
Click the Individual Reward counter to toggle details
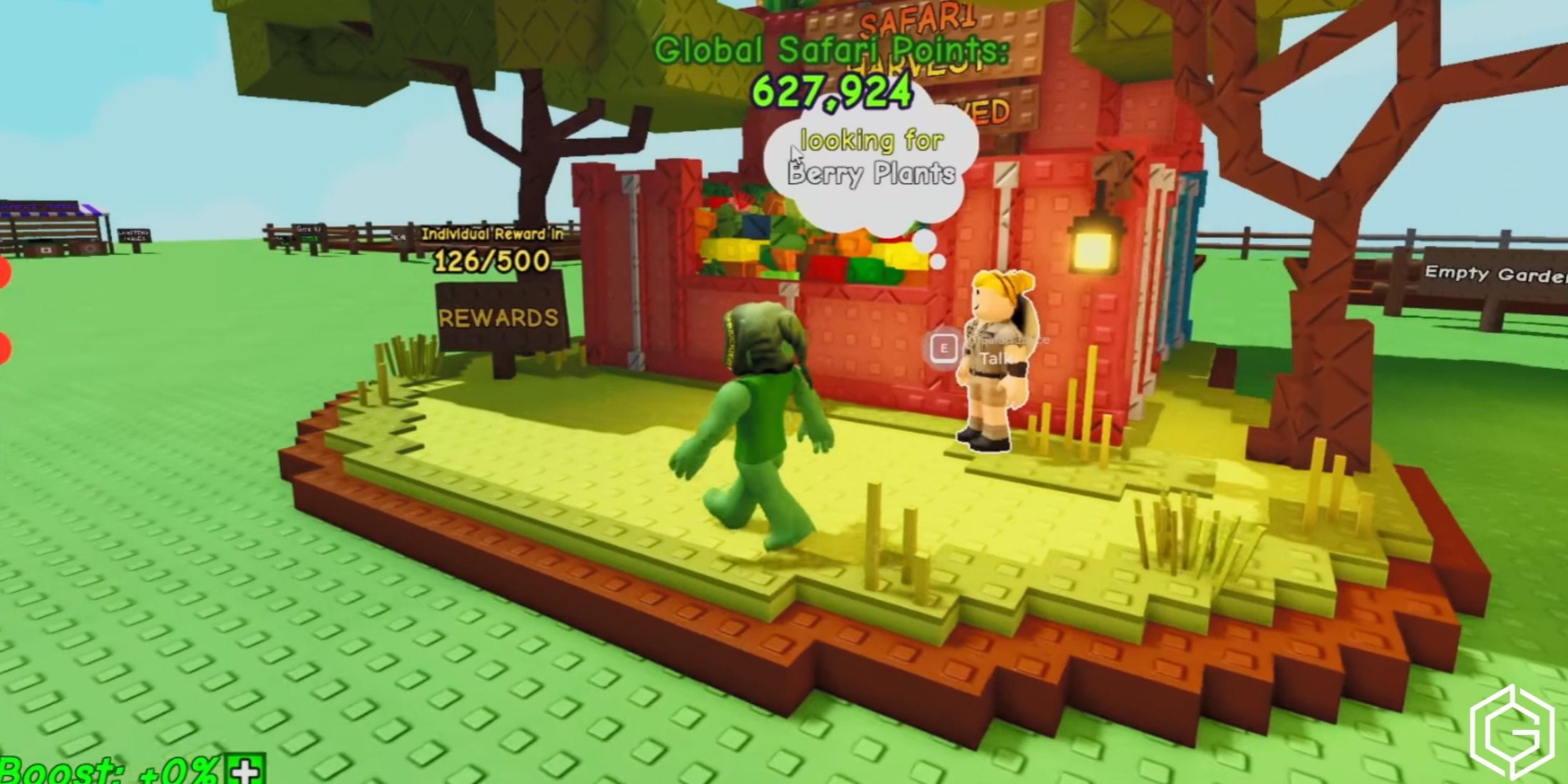(x=492, y=235)
